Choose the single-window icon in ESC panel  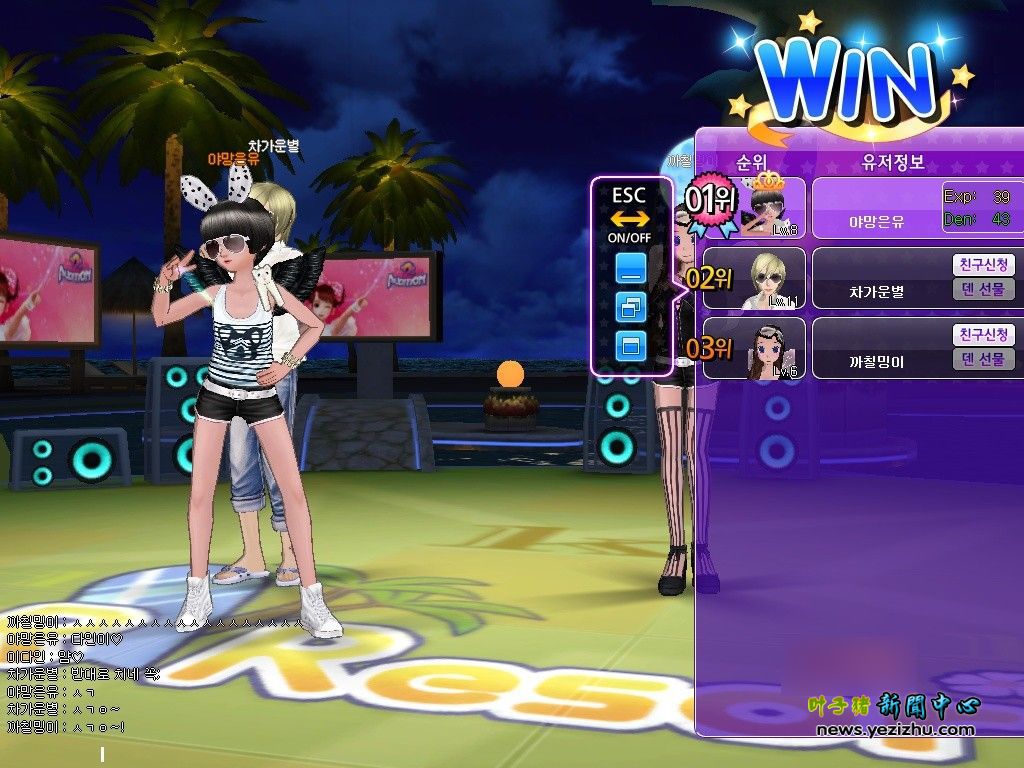[631, 346]
